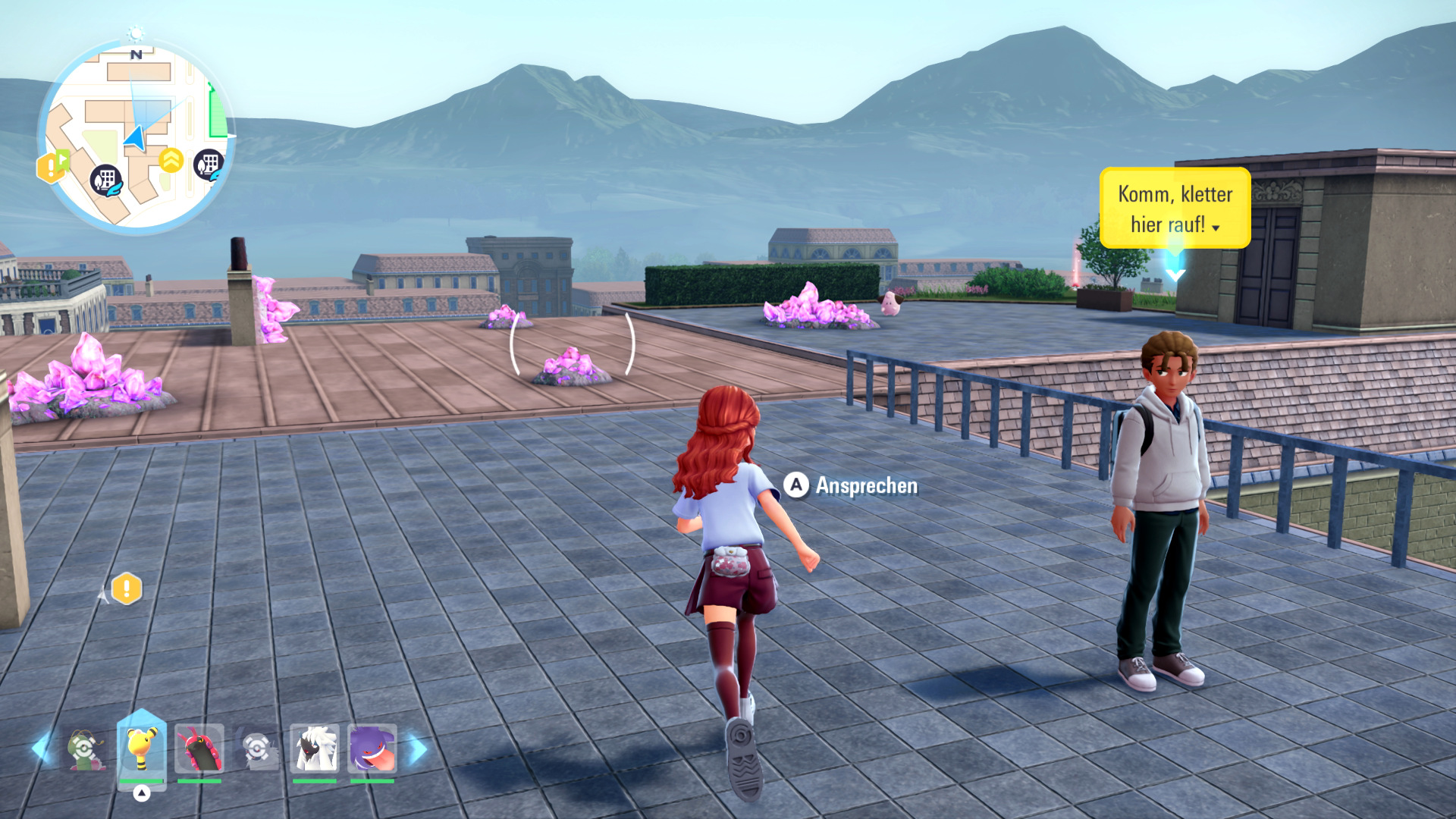
Task: Select the white-furred Pokémon party slot
Action: click(x=315, y=749)
